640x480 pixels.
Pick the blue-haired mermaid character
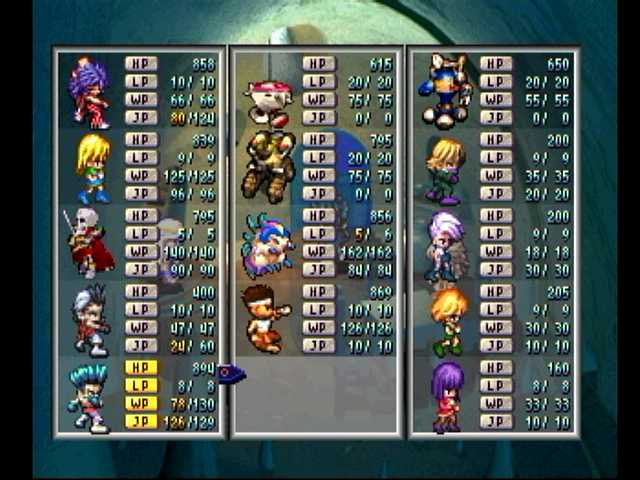266,244
